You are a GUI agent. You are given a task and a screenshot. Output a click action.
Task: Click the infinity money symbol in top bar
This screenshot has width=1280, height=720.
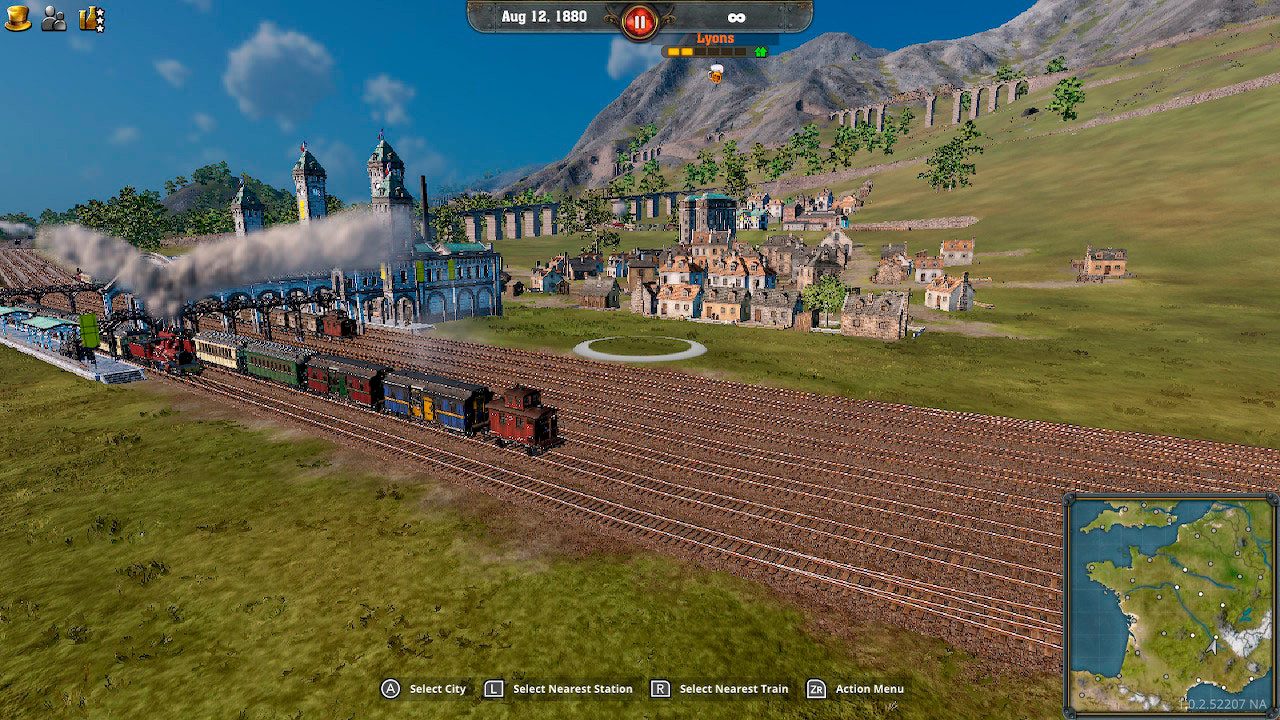tap(735, 16)
